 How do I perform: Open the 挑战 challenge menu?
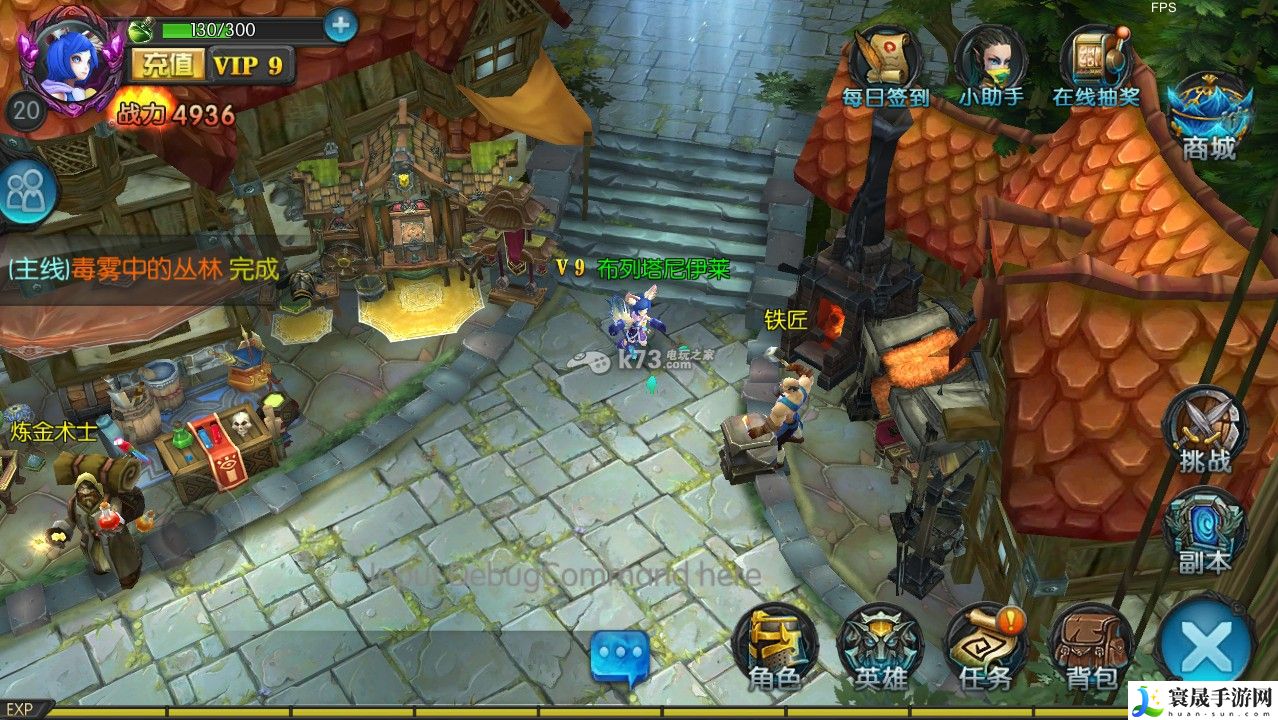[x=1204, y=430]
